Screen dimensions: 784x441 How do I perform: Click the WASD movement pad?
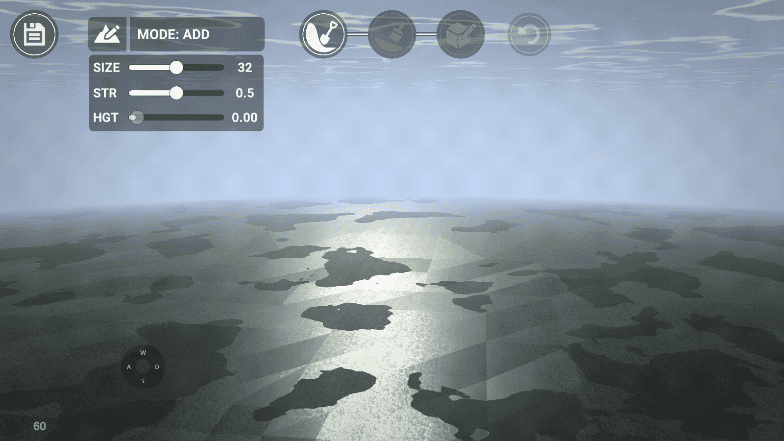click(143, 366)
